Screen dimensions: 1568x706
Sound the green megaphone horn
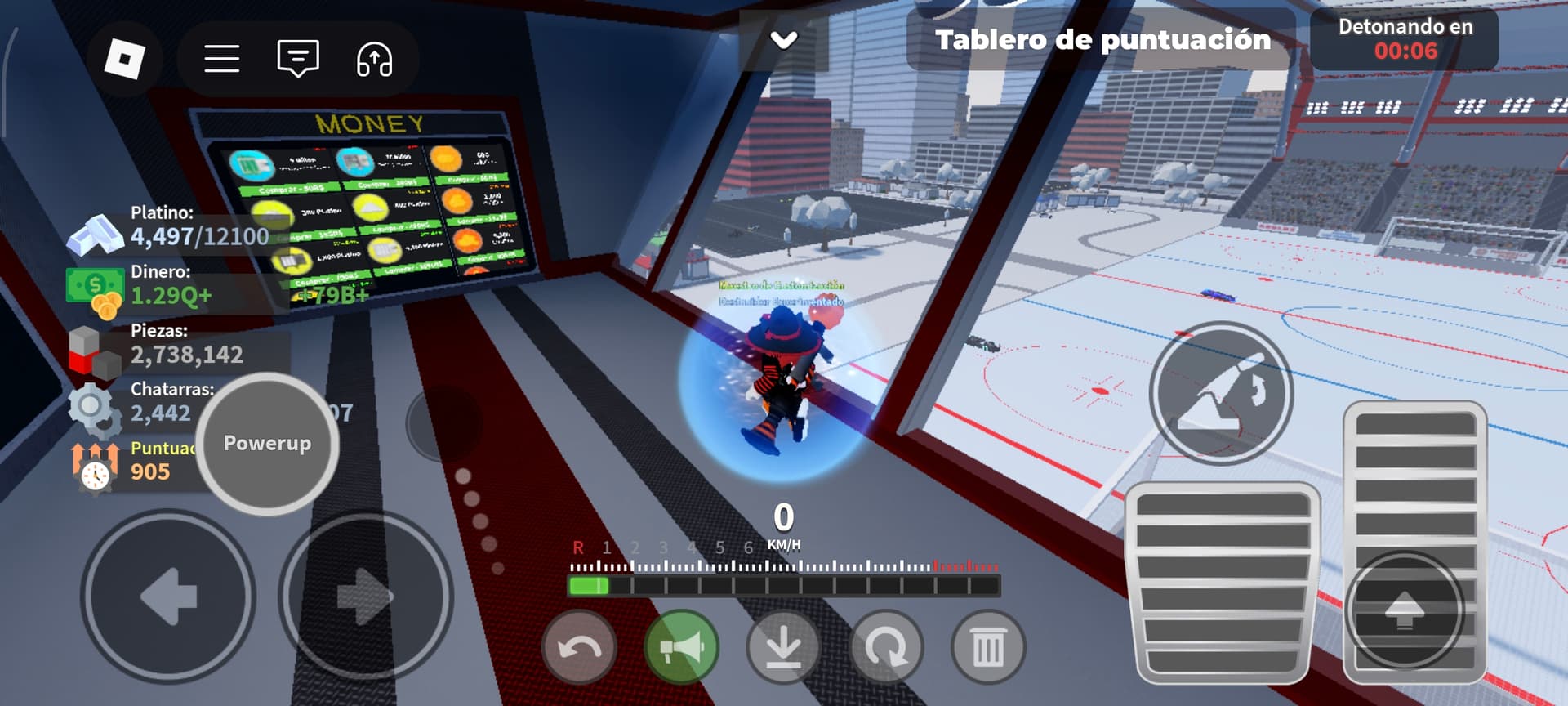[x=681, y=648]
